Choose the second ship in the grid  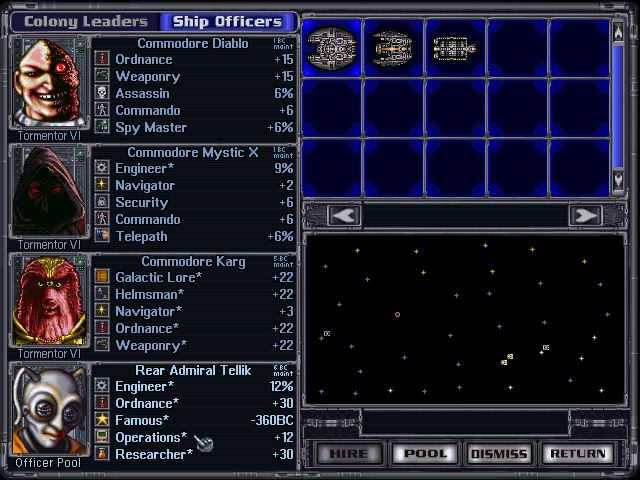pyautogui.click(x=392, y=46)
